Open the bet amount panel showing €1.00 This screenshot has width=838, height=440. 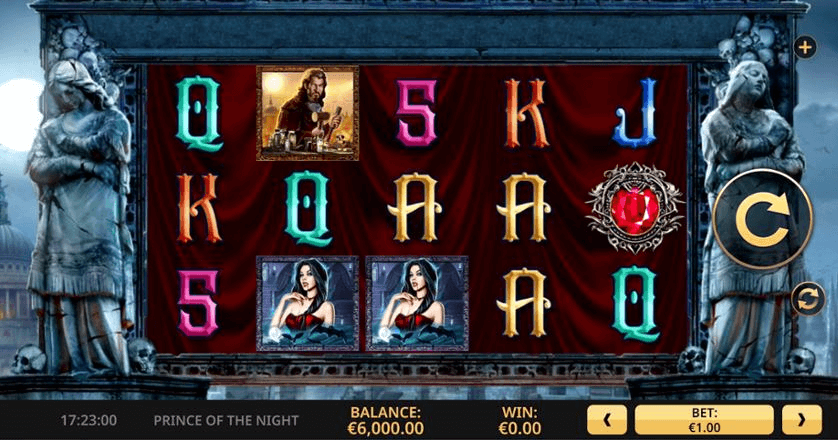pos(704,420)
